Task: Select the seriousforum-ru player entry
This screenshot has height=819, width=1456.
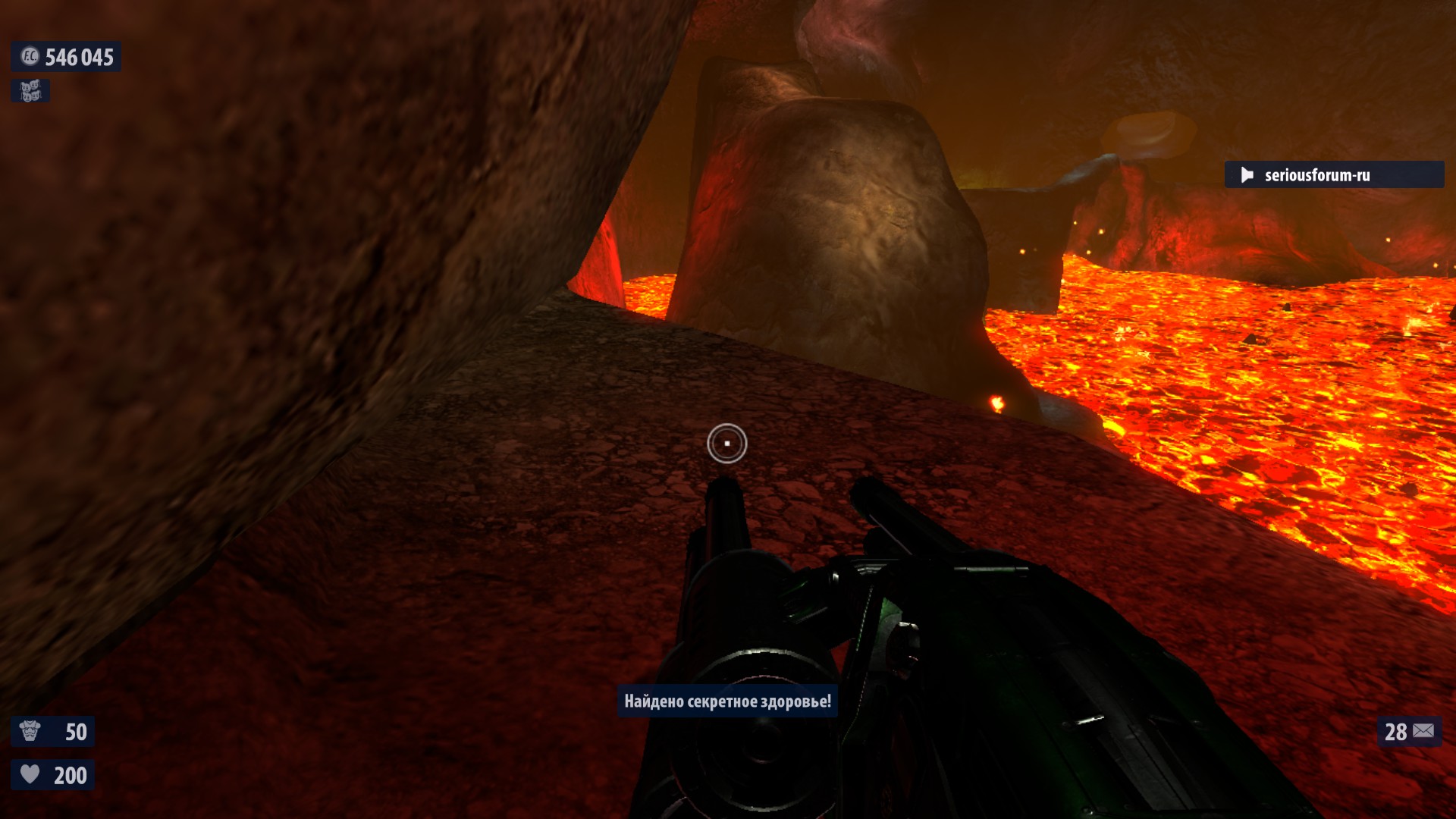Action: [x=1333, y=175]
